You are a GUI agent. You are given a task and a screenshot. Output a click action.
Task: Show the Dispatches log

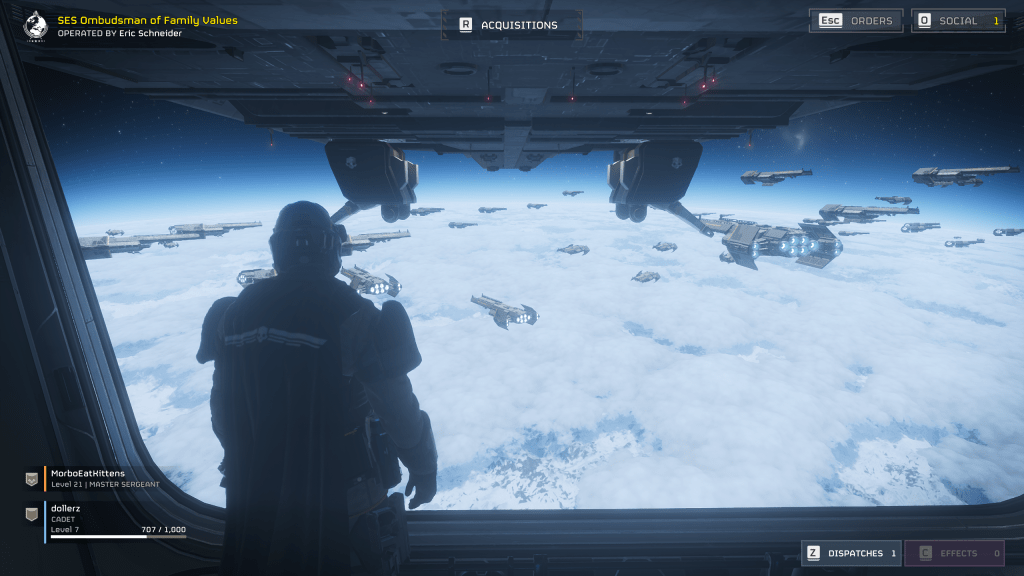851,553
